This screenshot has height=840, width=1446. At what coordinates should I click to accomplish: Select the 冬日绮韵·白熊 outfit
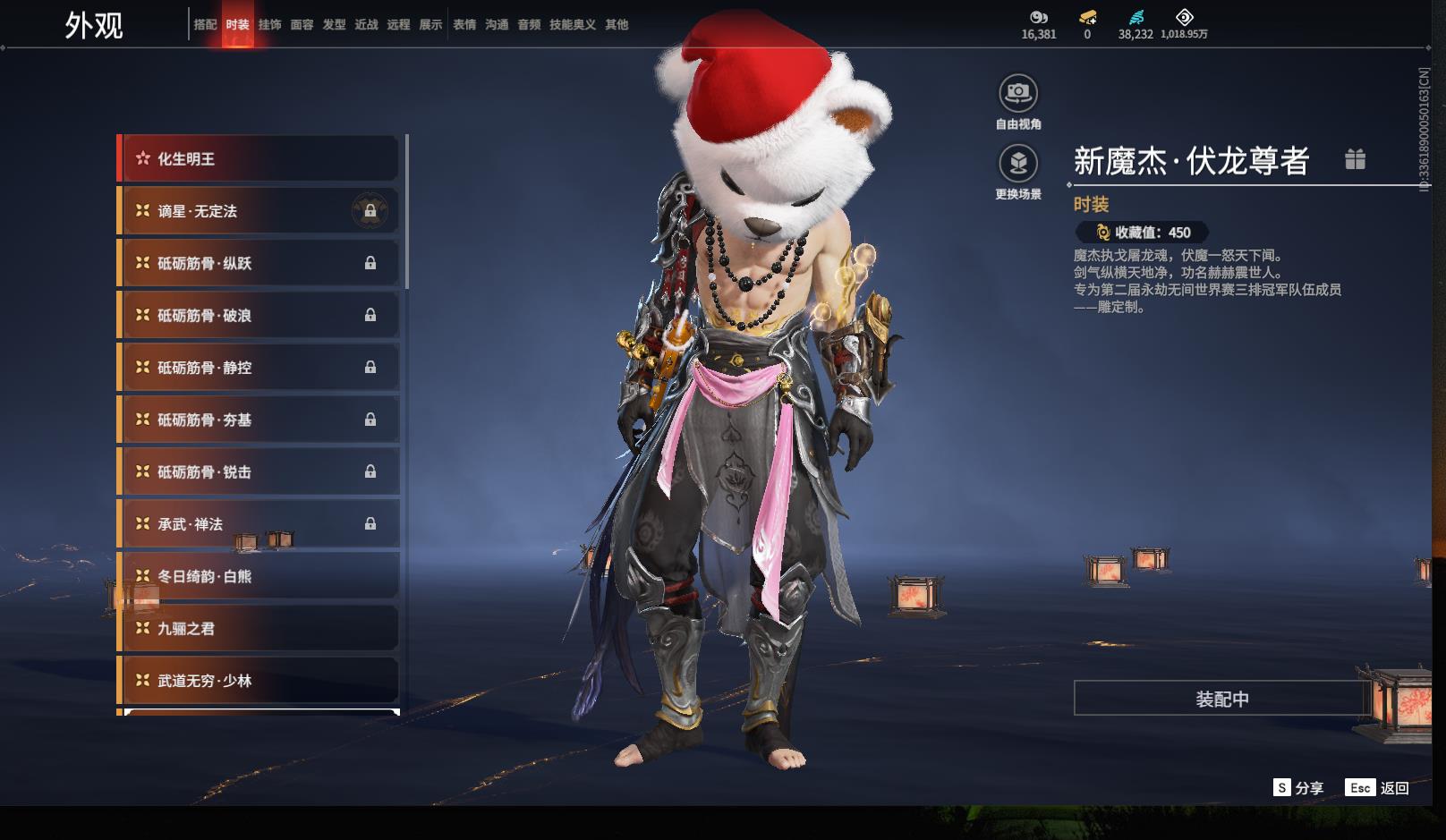pos(259,576)
